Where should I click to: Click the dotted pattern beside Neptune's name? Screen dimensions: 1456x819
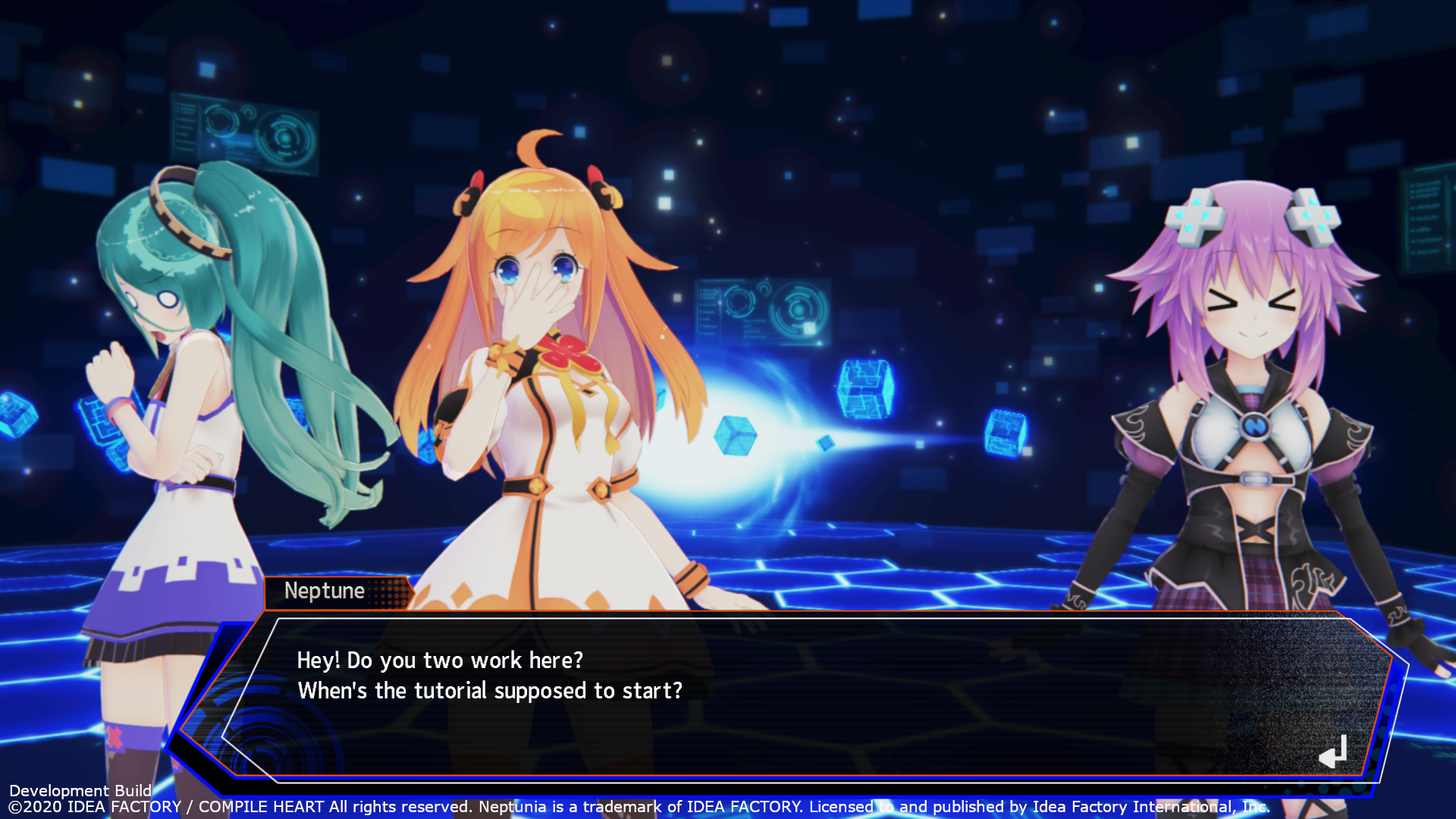[x=388, y=592]
